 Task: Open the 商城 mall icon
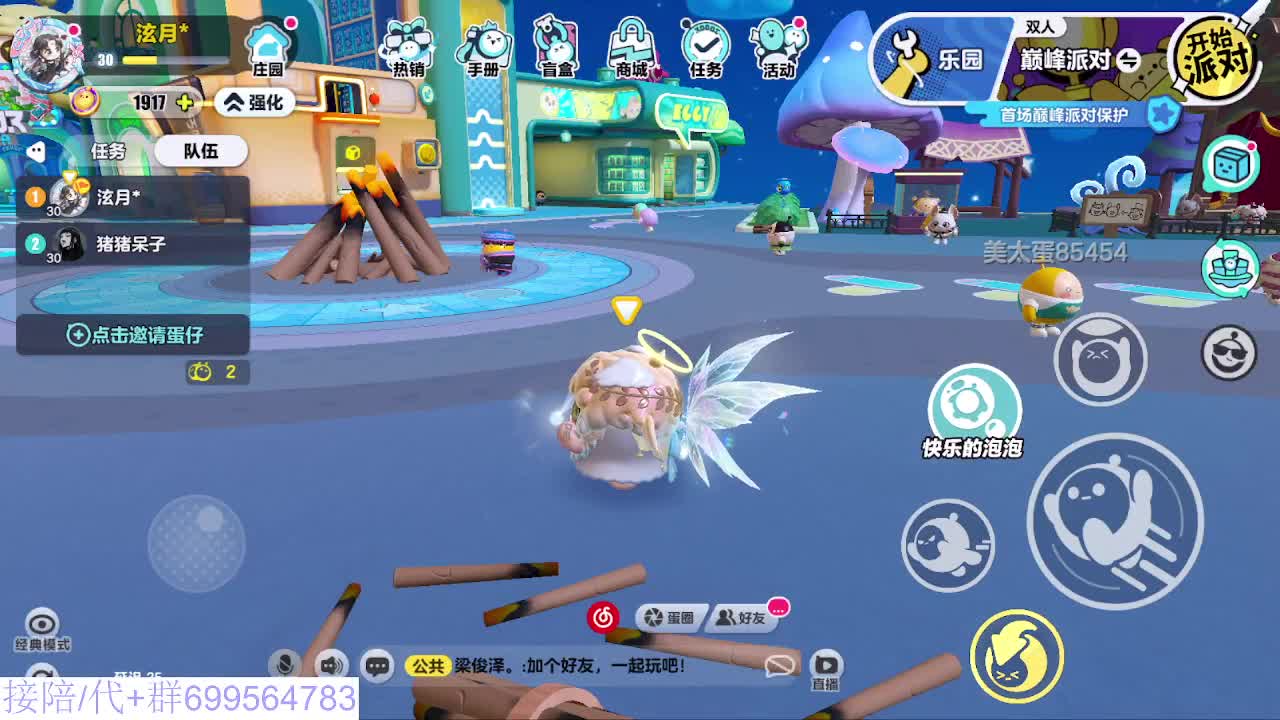click(x=630, y=45)
